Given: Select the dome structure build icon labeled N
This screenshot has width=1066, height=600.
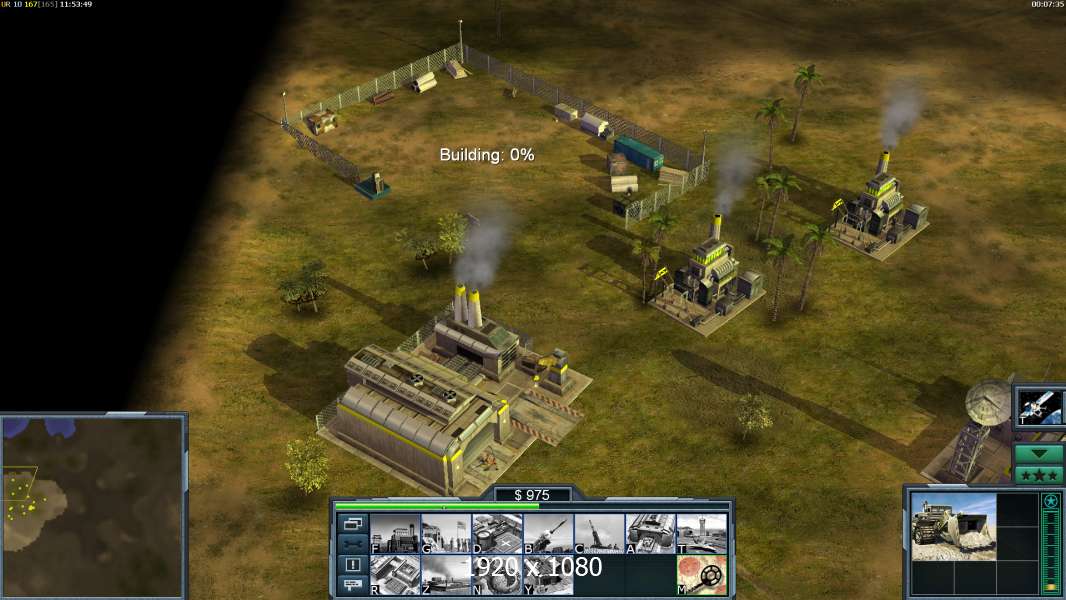Looking at the screenshot, I should tap(496, 575).
